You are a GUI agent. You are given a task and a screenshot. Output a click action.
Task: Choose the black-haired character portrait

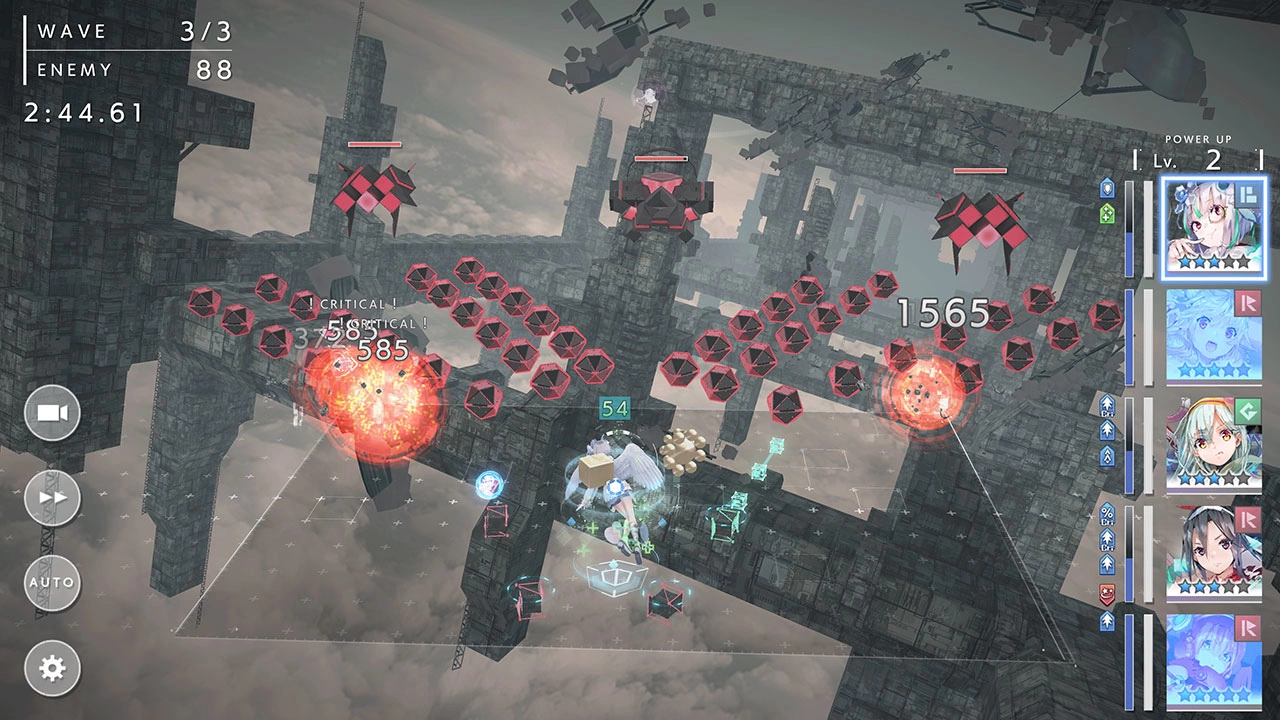pos(1214,553)
